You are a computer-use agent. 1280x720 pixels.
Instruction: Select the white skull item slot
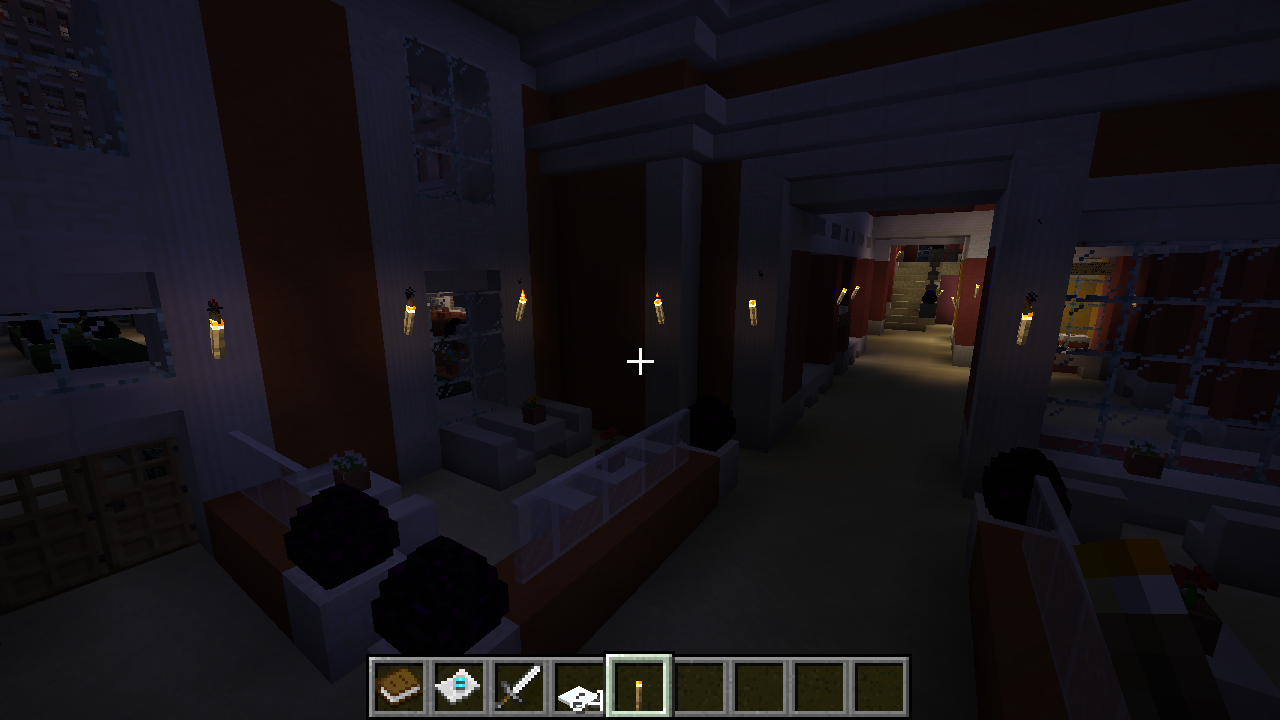point(580,687)
